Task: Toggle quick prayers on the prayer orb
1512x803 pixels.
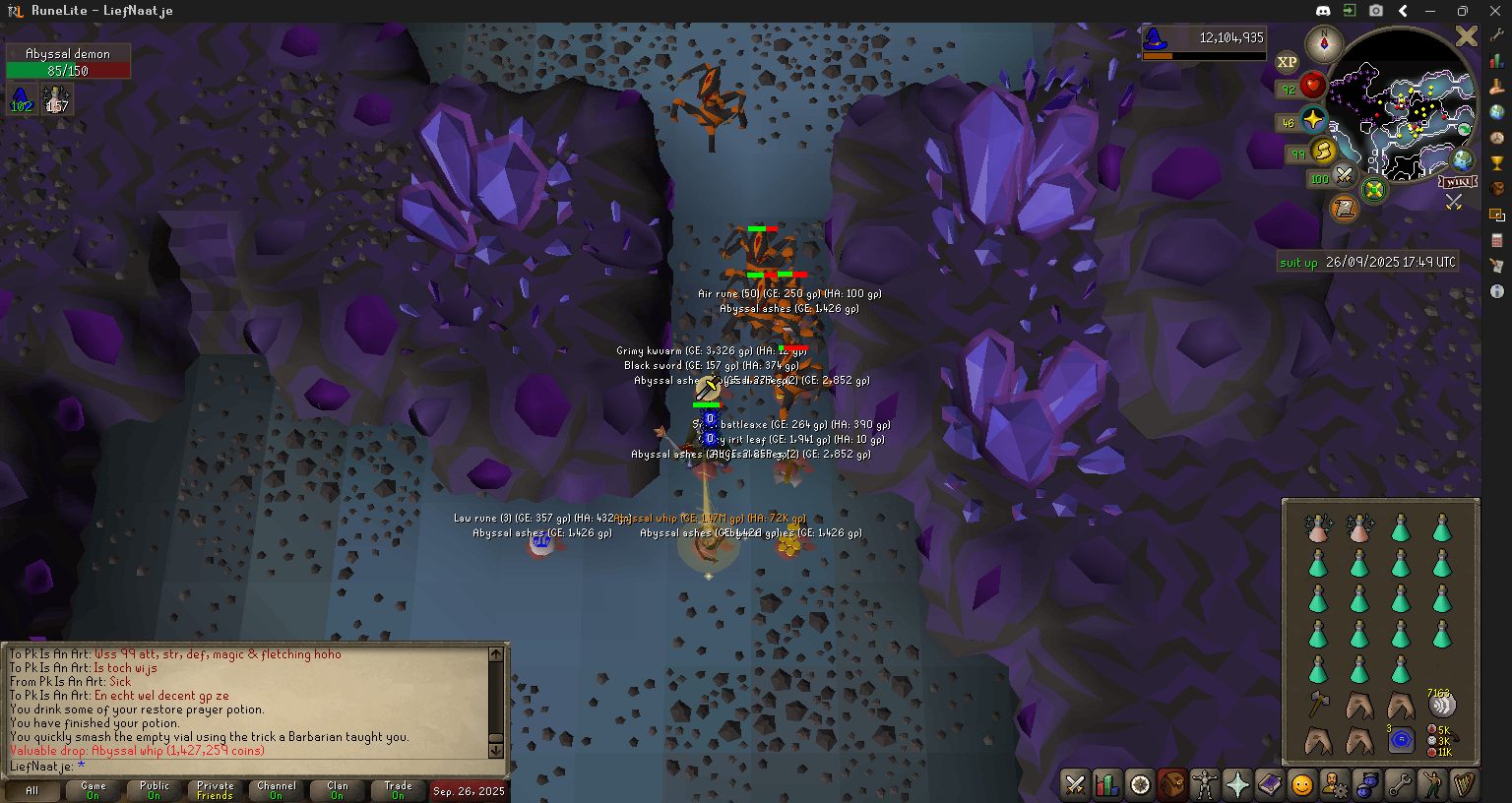Action: tap(1313, 120)
